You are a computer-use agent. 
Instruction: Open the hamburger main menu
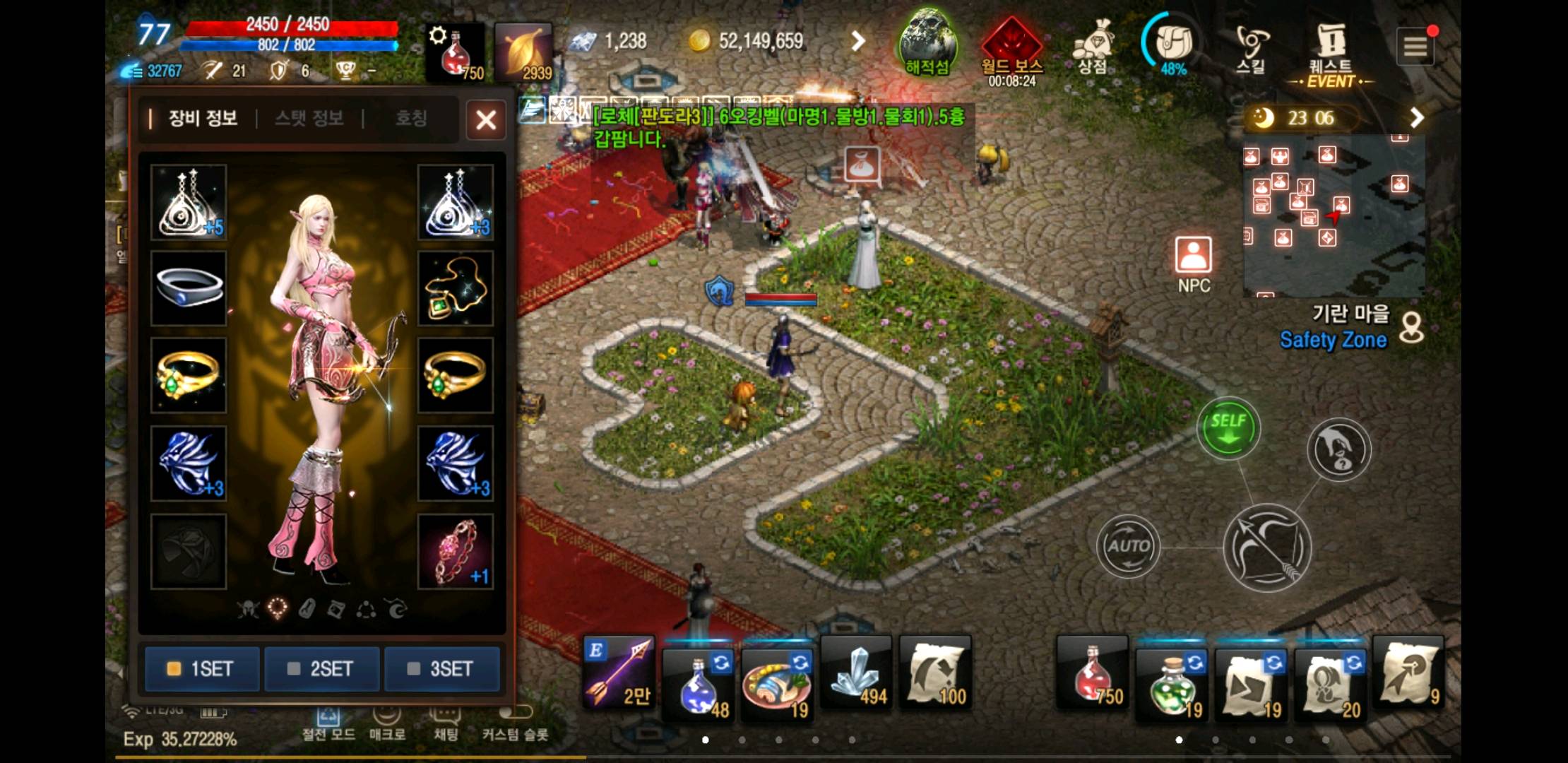(x=1415, y=47)
